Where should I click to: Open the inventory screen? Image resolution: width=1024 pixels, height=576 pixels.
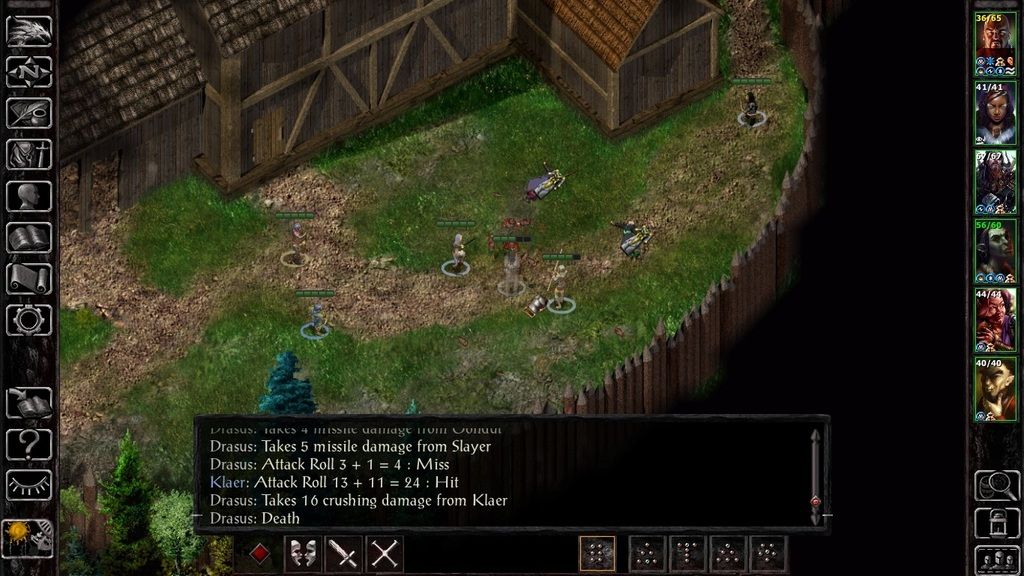coord(29,155)
